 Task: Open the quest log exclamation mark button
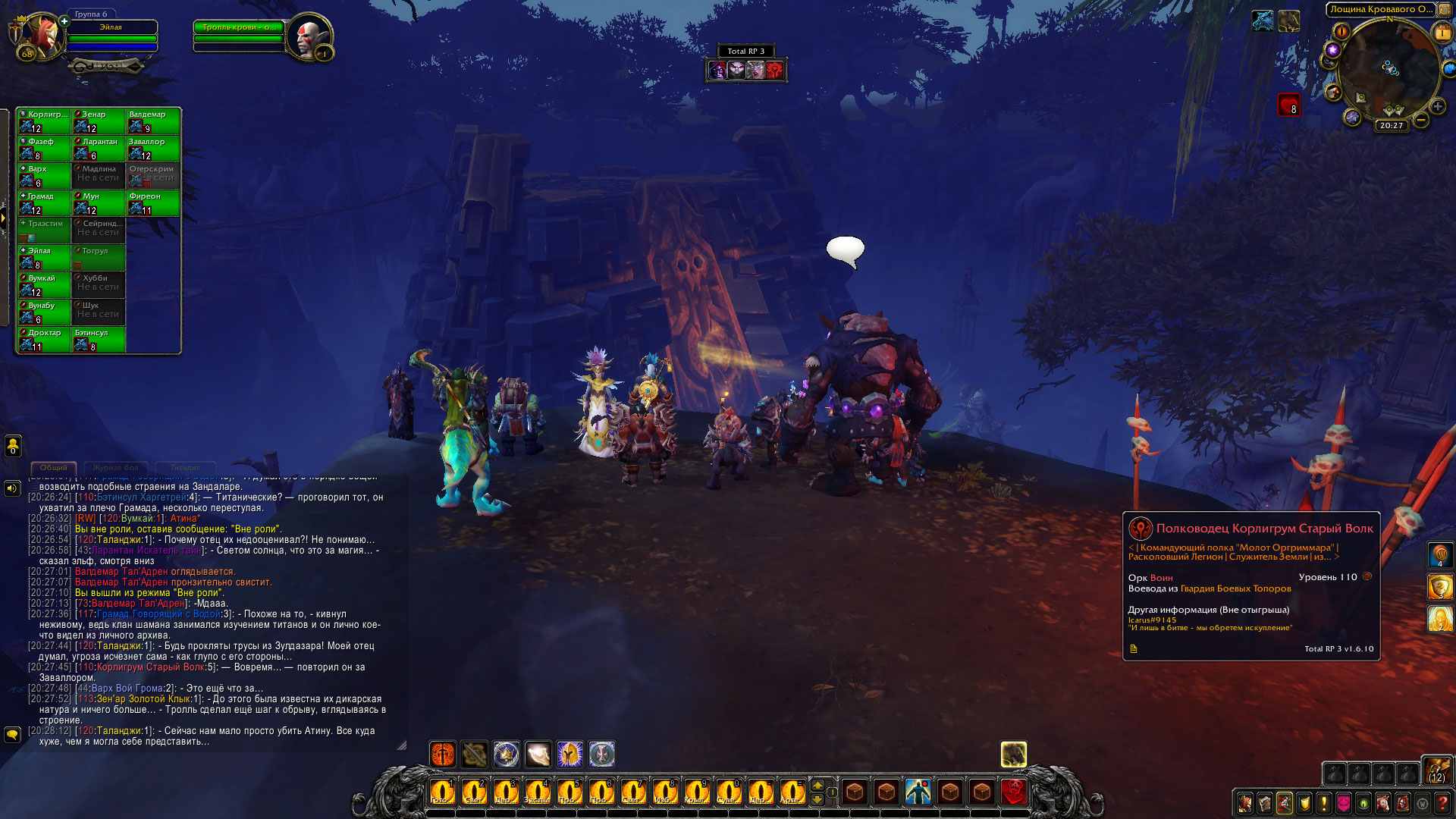coord(1324,802)
